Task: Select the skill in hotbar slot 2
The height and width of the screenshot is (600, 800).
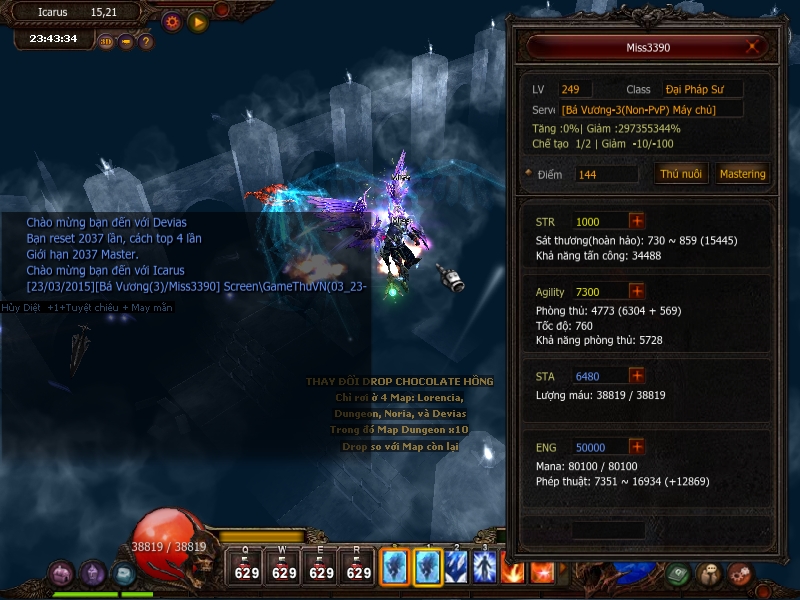Action: tap(457, 567)
